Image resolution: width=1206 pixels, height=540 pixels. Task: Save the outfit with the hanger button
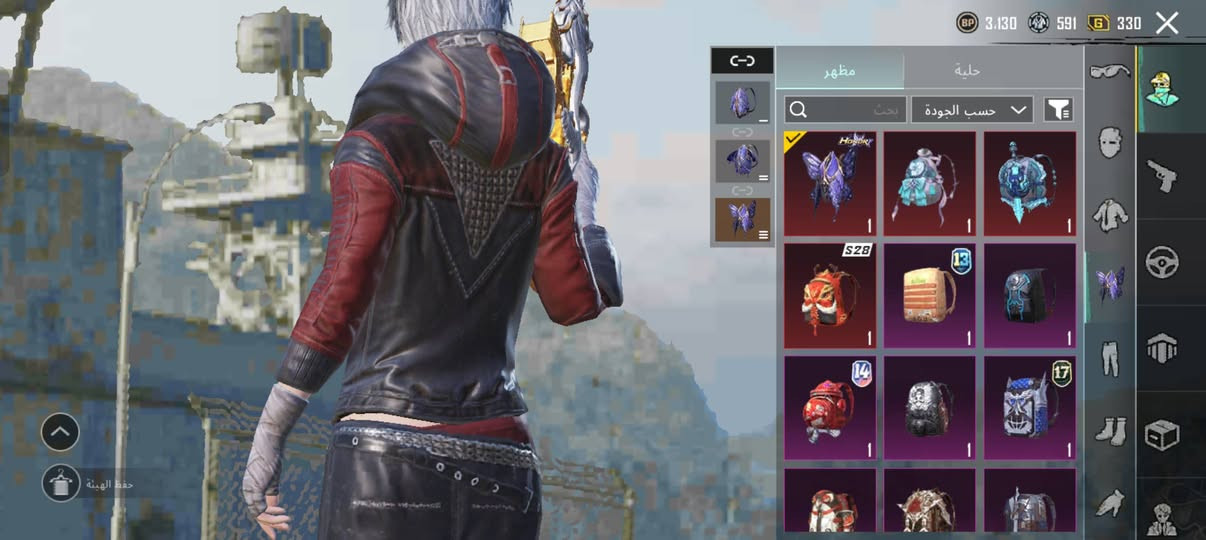click(x=61, y=483)
